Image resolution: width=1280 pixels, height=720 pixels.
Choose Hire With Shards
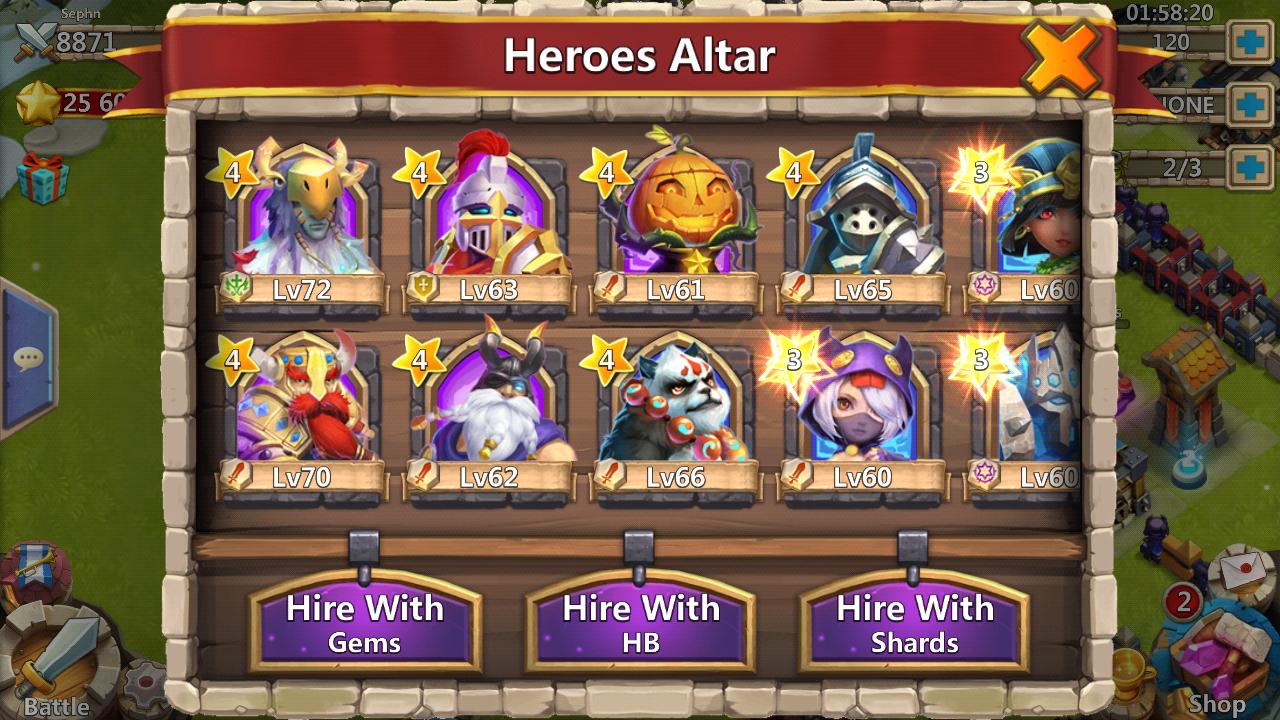tap(914, 621)
